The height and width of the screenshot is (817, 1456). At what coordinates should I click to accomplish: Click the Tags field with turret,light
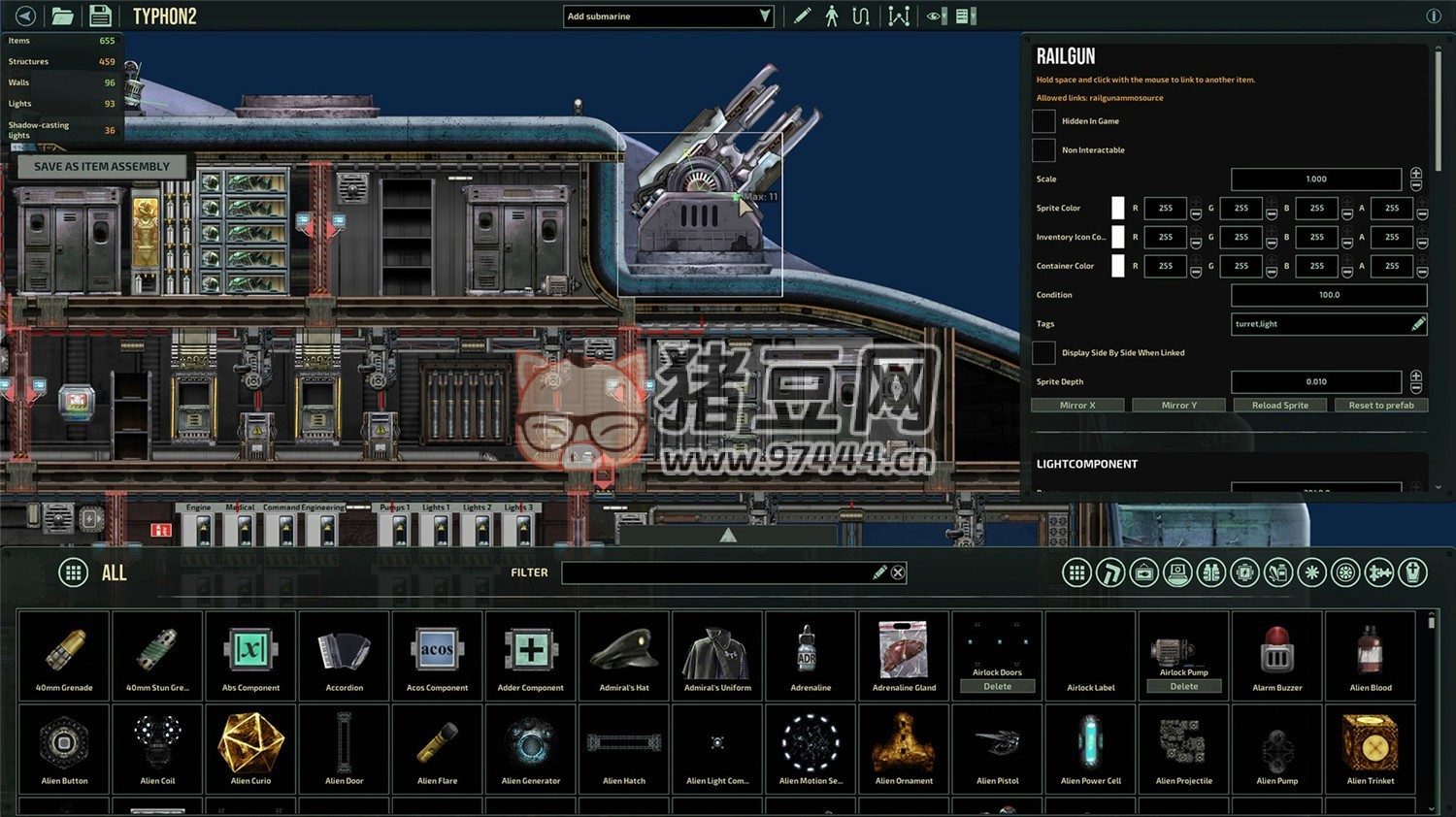(x=1320, y=324)
